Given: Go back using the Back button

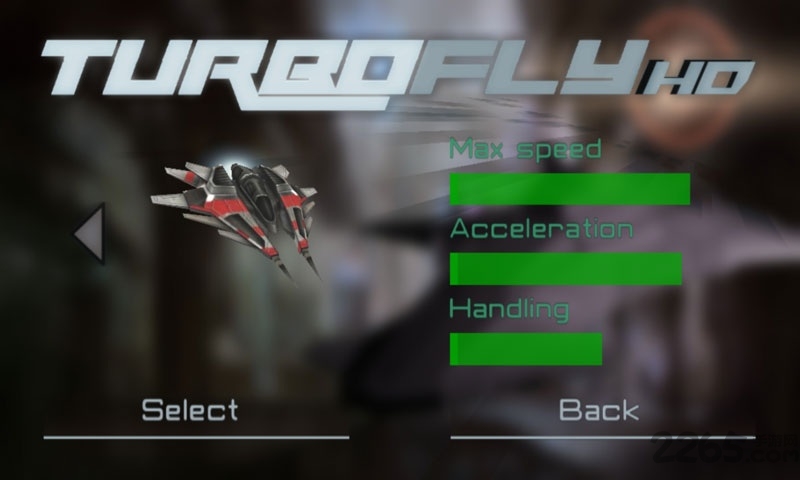Looking at the screenshot, I should click(598, 410).
